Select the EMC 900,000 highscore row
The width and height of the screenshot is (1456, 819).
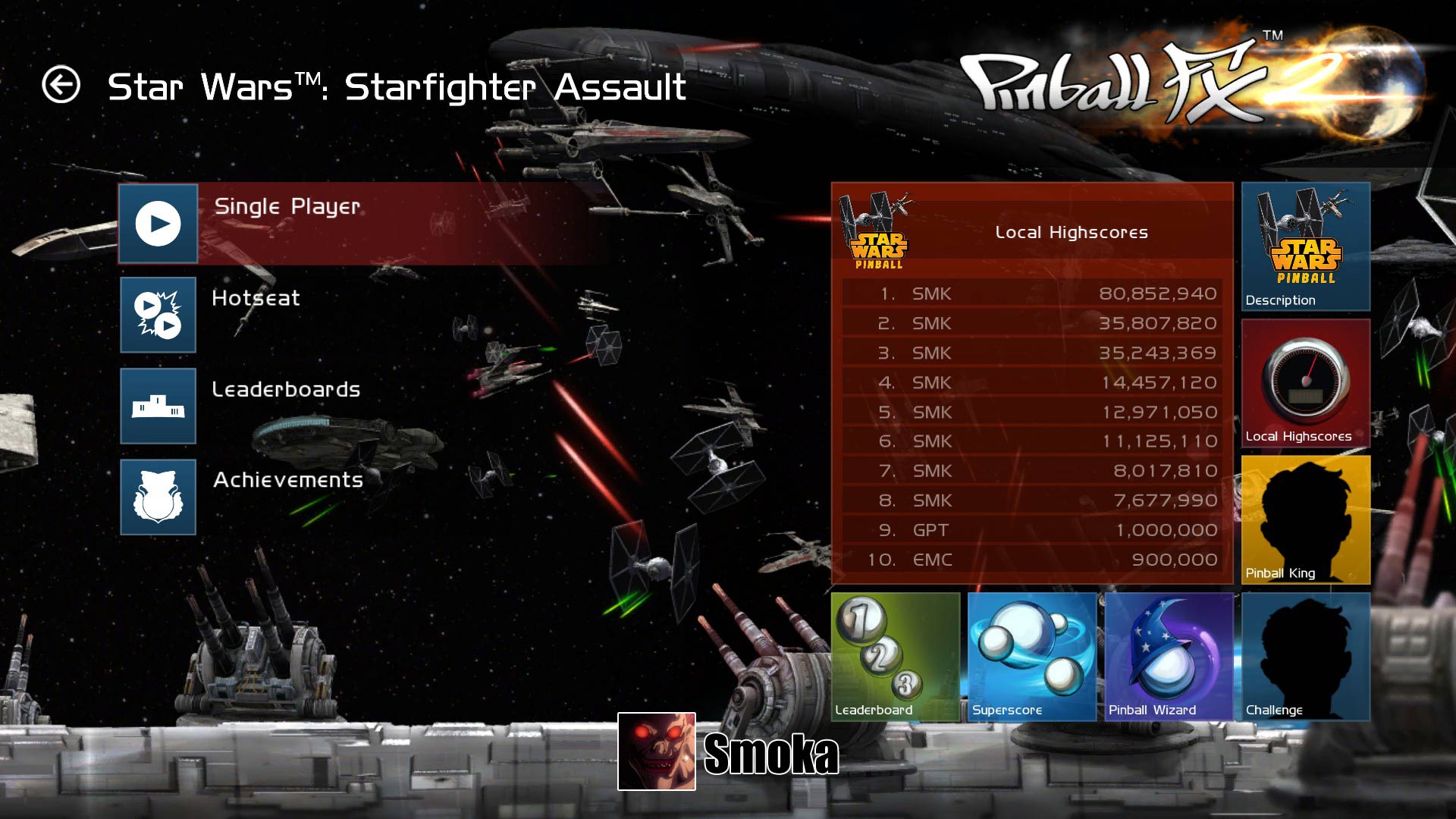pyautogui.click(x=1031, y=560)
